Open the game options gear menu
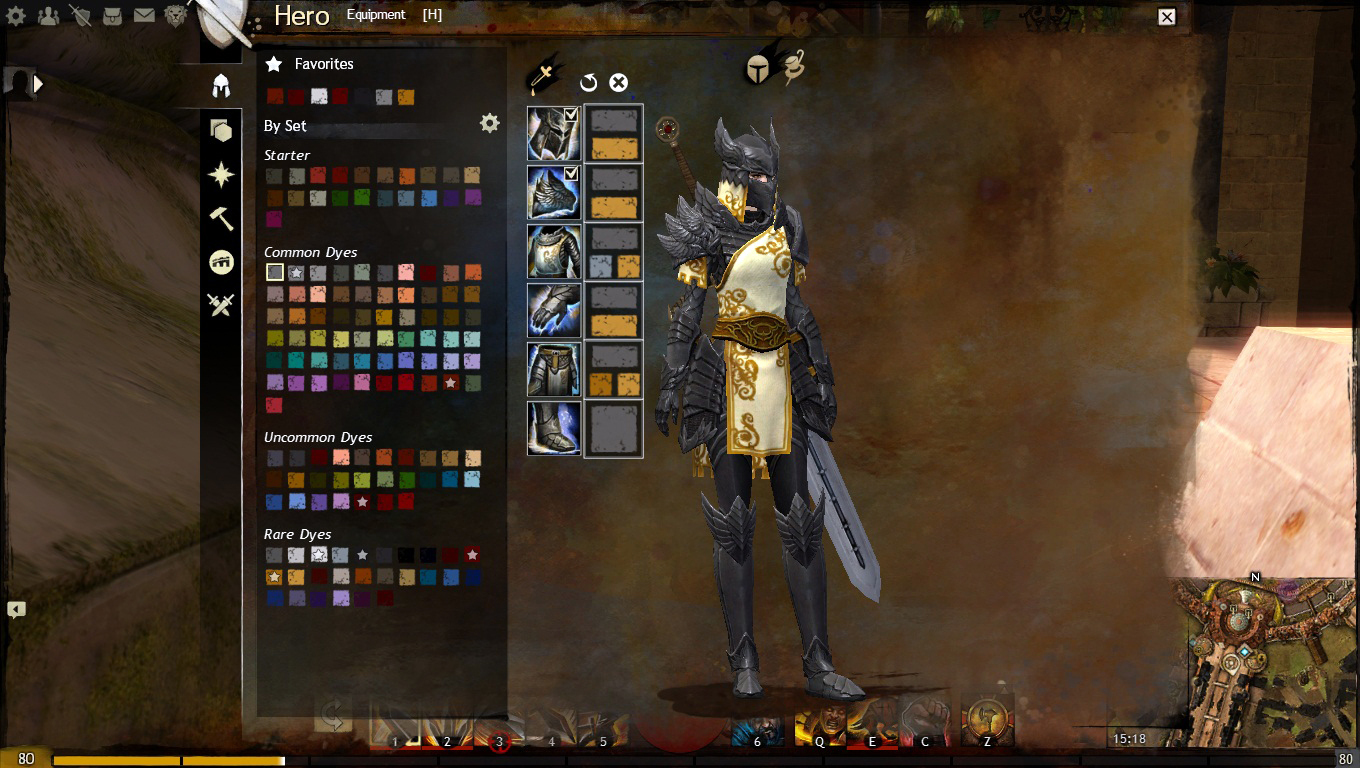 coord(16,16)
